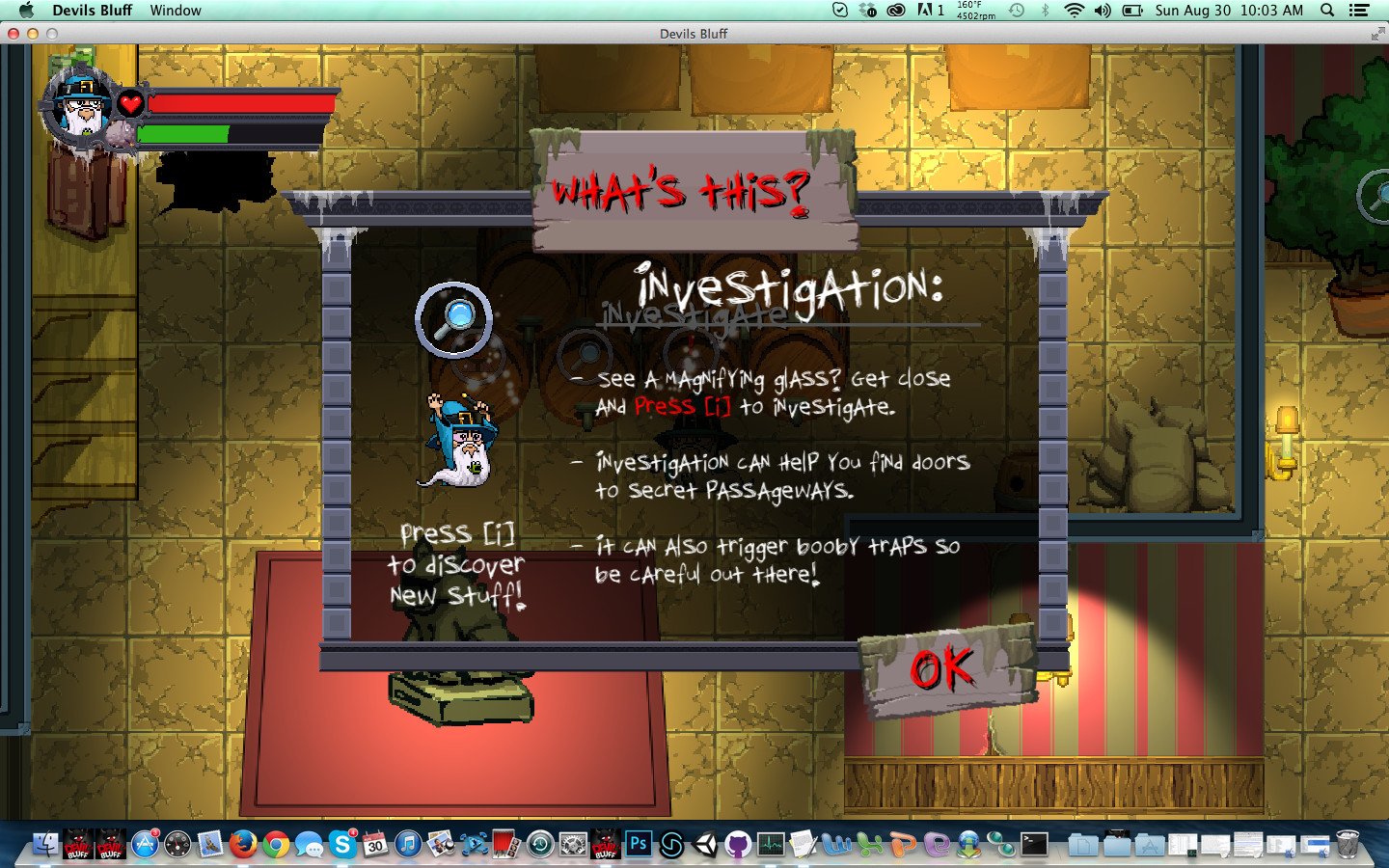Open the Window menu
Viewport: 1389px width, 868px height.
point(175,11)
